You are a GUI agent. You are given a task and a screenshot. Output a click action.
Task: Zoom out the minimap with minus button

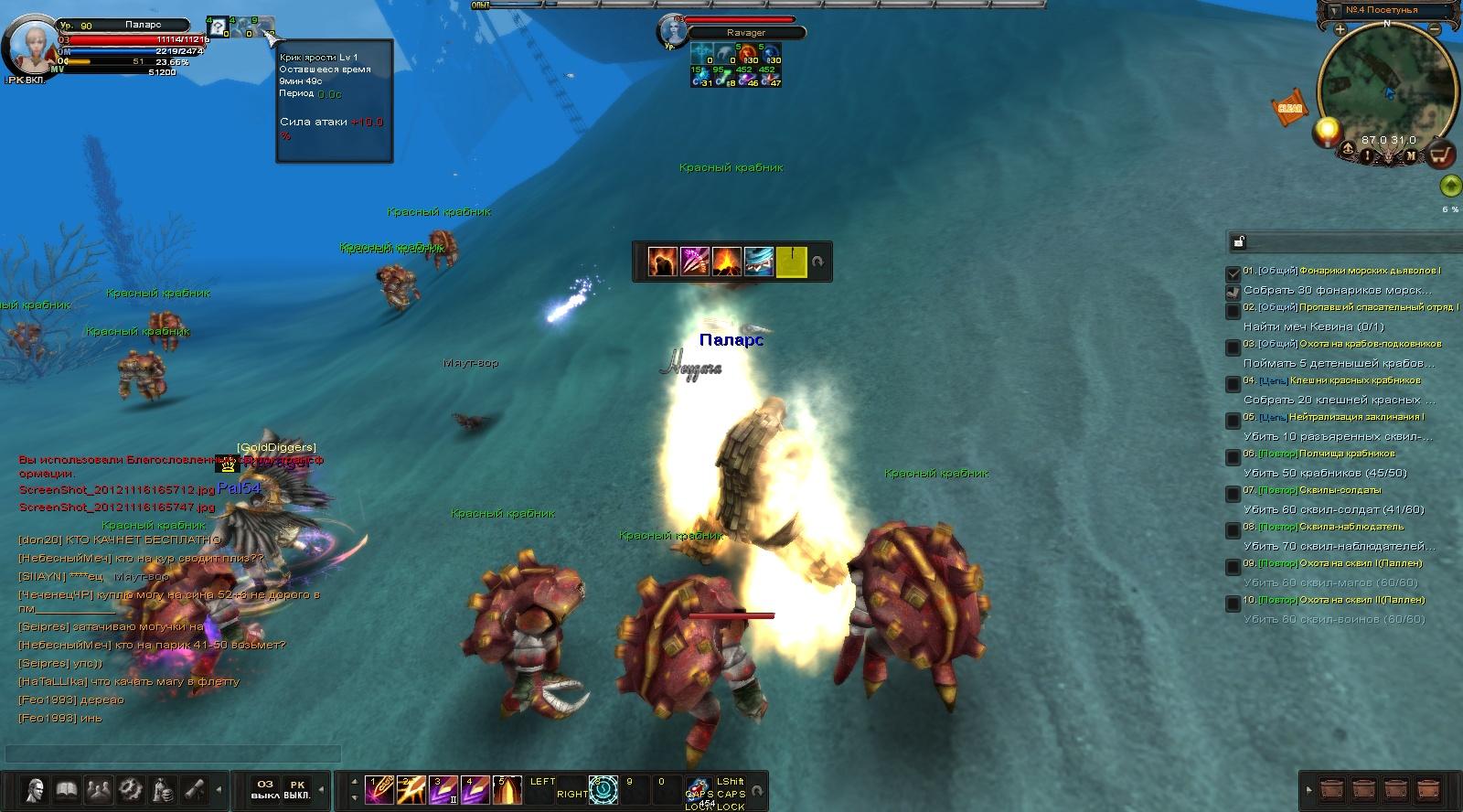pyautogui.click(x=1435, y=29)
